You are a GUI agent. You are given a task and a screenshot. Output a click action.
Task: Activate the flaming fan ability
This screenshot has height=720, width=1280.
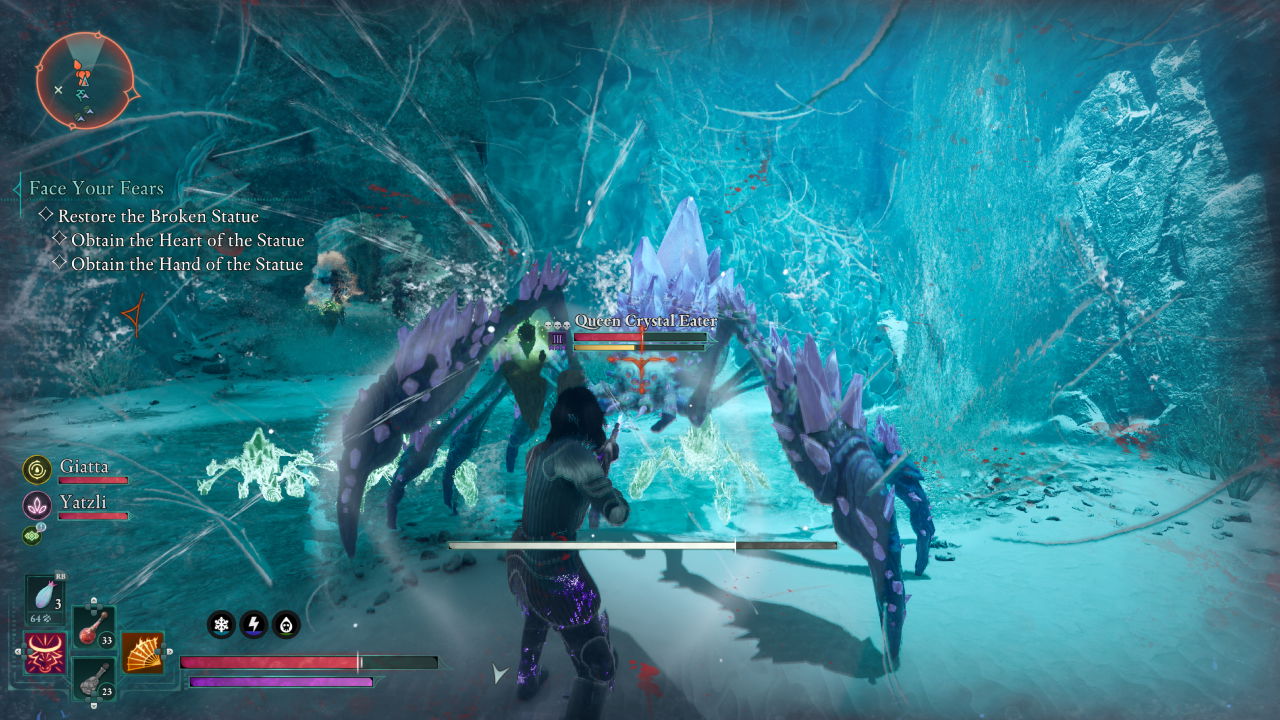(x=143, y=652)
